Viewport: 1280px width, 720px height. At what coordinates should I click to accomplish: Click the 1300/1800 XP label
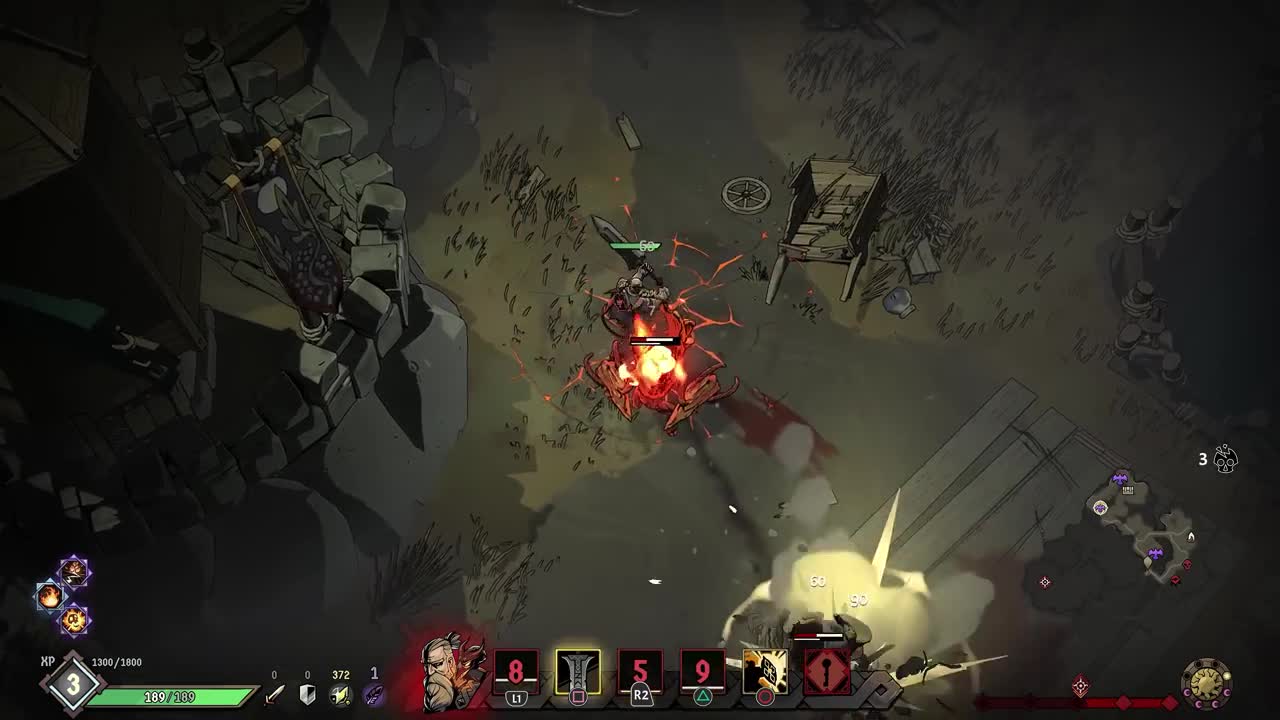[116, 661]
